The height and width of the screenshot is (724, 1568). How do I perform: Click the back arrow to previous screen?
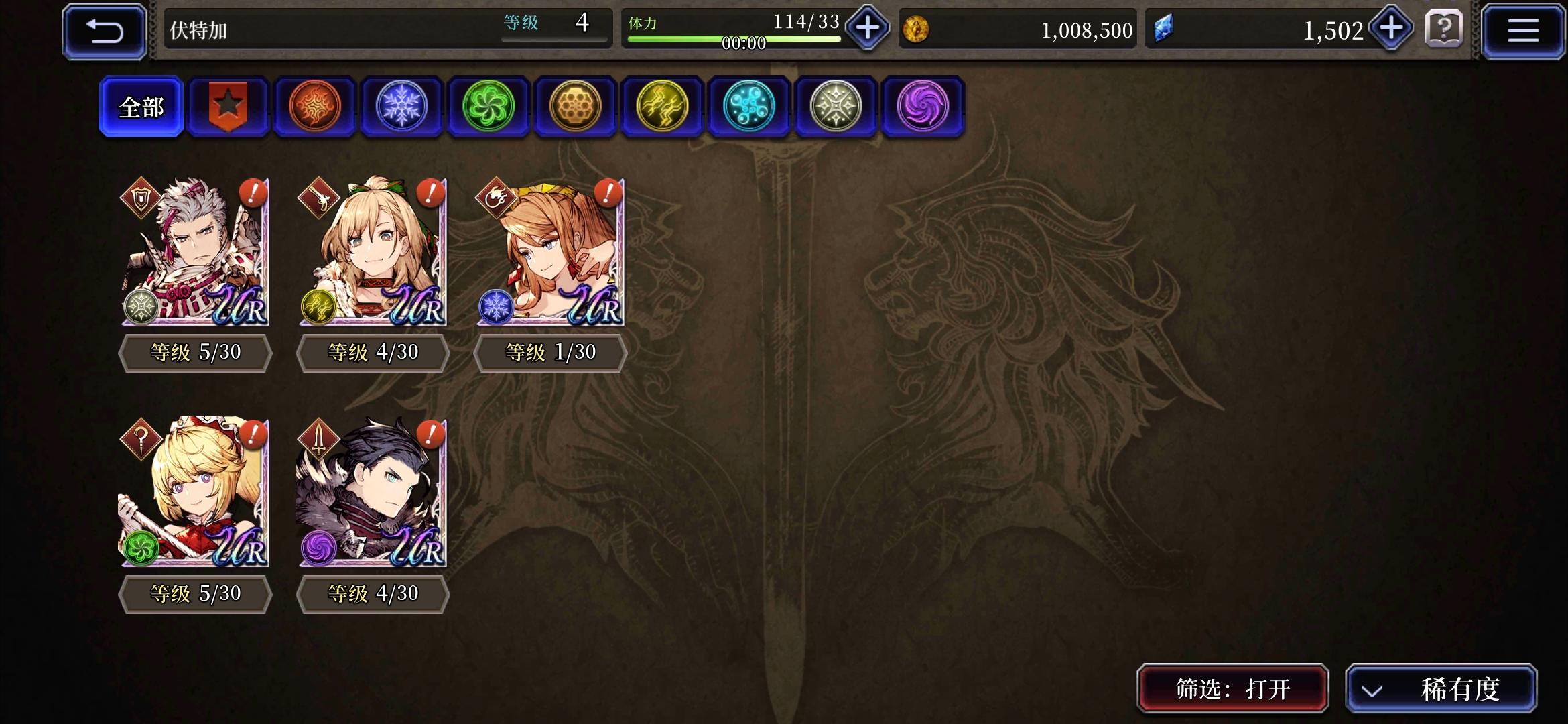tap(104, 30)
